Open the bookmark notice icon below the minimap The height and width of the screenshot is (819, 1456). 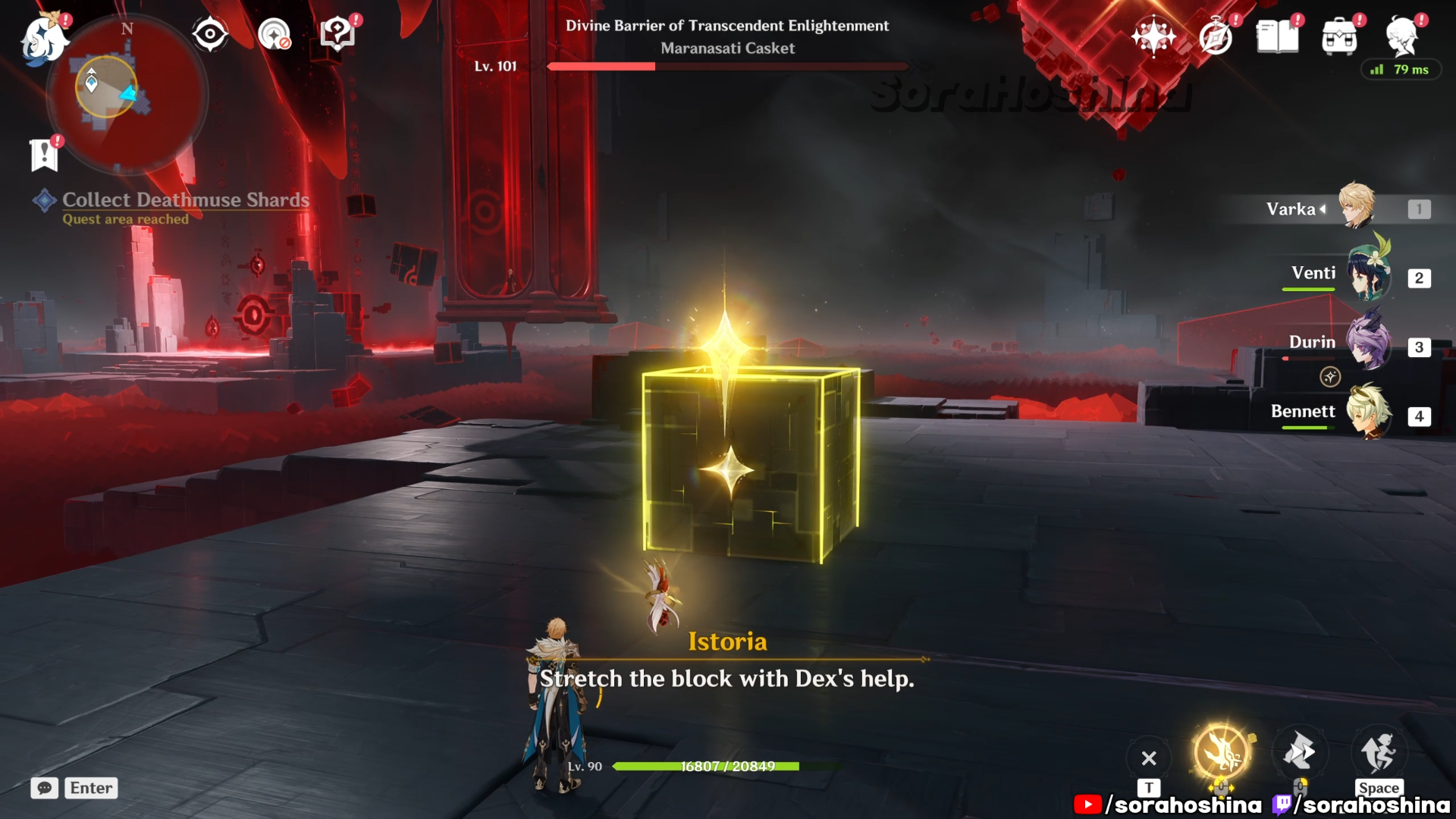click(44, 155)
